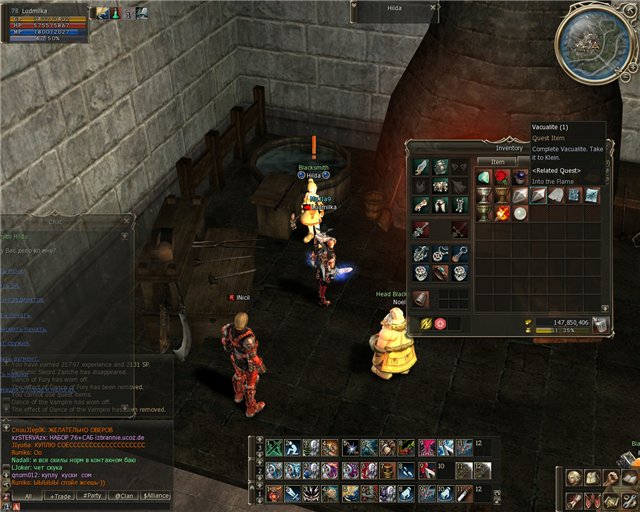The height and width of the screenshot is (512, 640).
Task: Select the fiery orange scroll item
Action: 501,213
